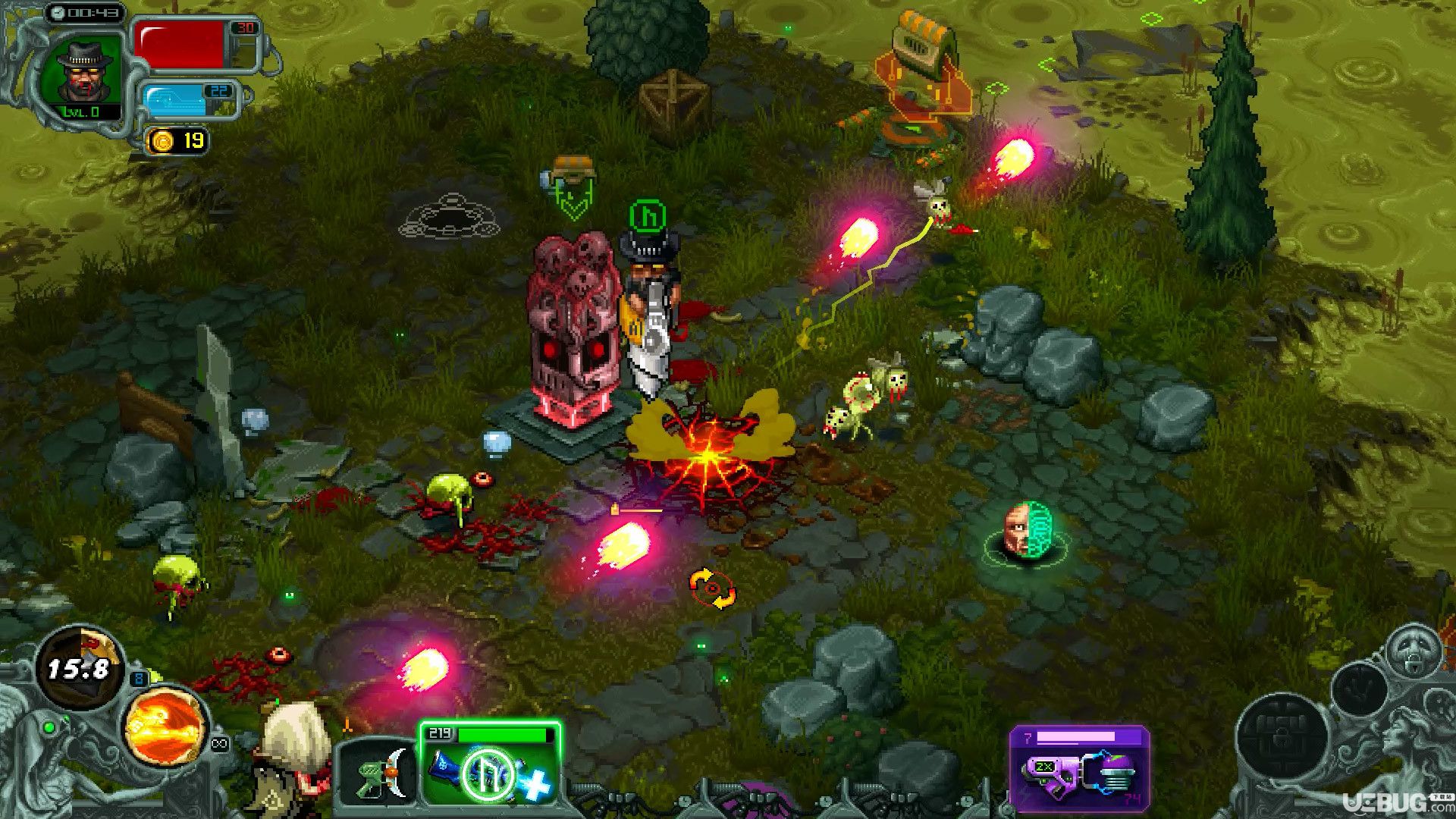Select the green-highlighted rune weapon slot

(490, 767)
